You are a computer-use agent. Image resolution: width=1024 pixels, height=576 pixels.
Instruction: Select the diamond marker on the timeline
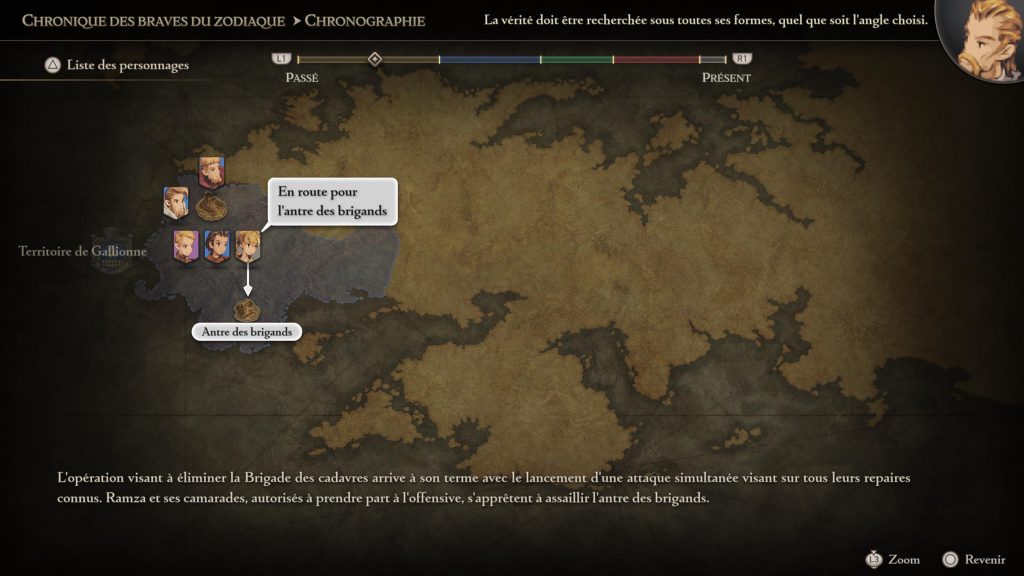[374, 59]
